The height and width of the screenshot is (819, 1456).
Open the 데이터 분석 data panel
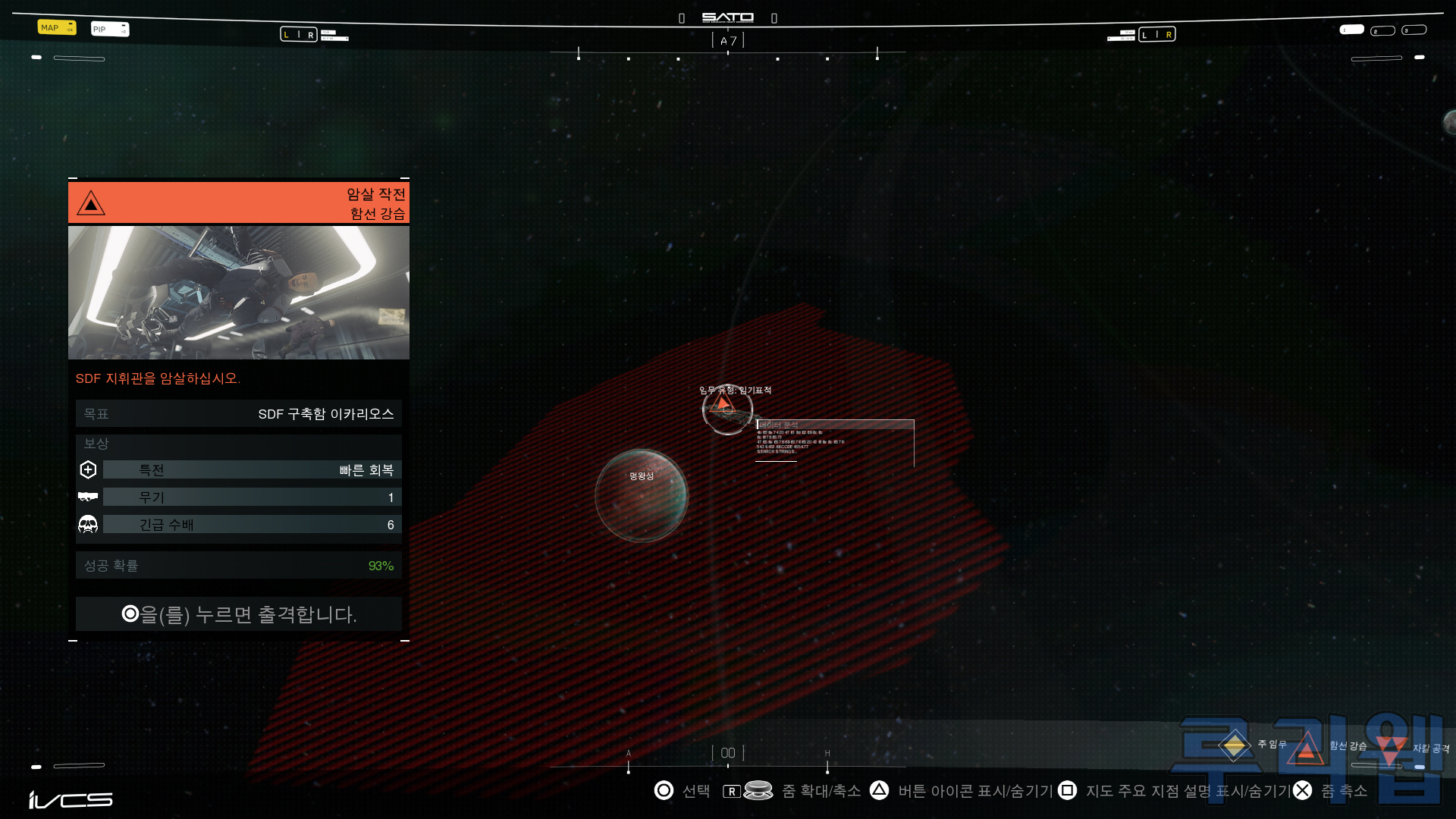[x=834, y=440]
